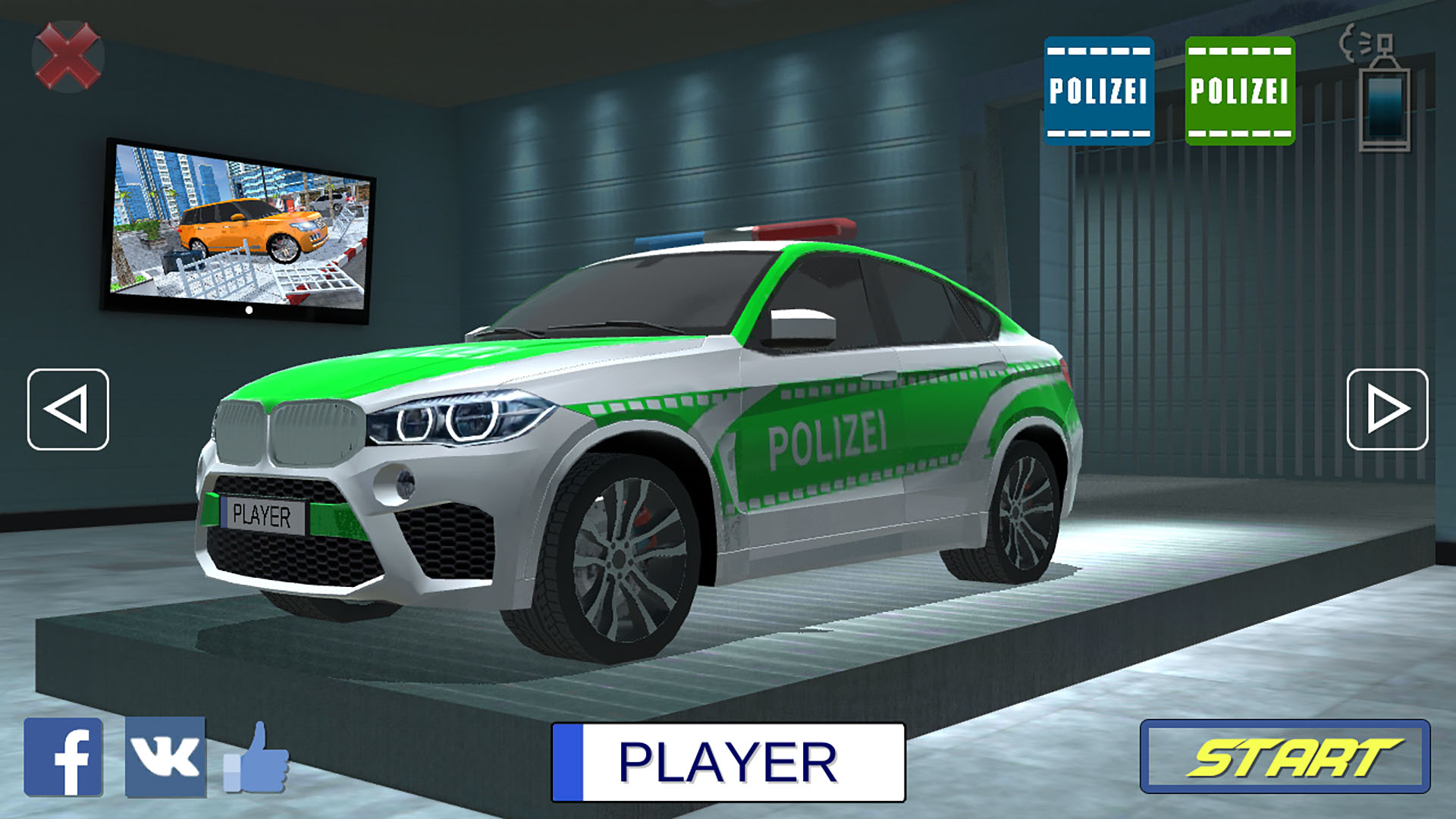
Task: Switch the car to the blue POLIZEI scheme
Action: click(1099, 89)
